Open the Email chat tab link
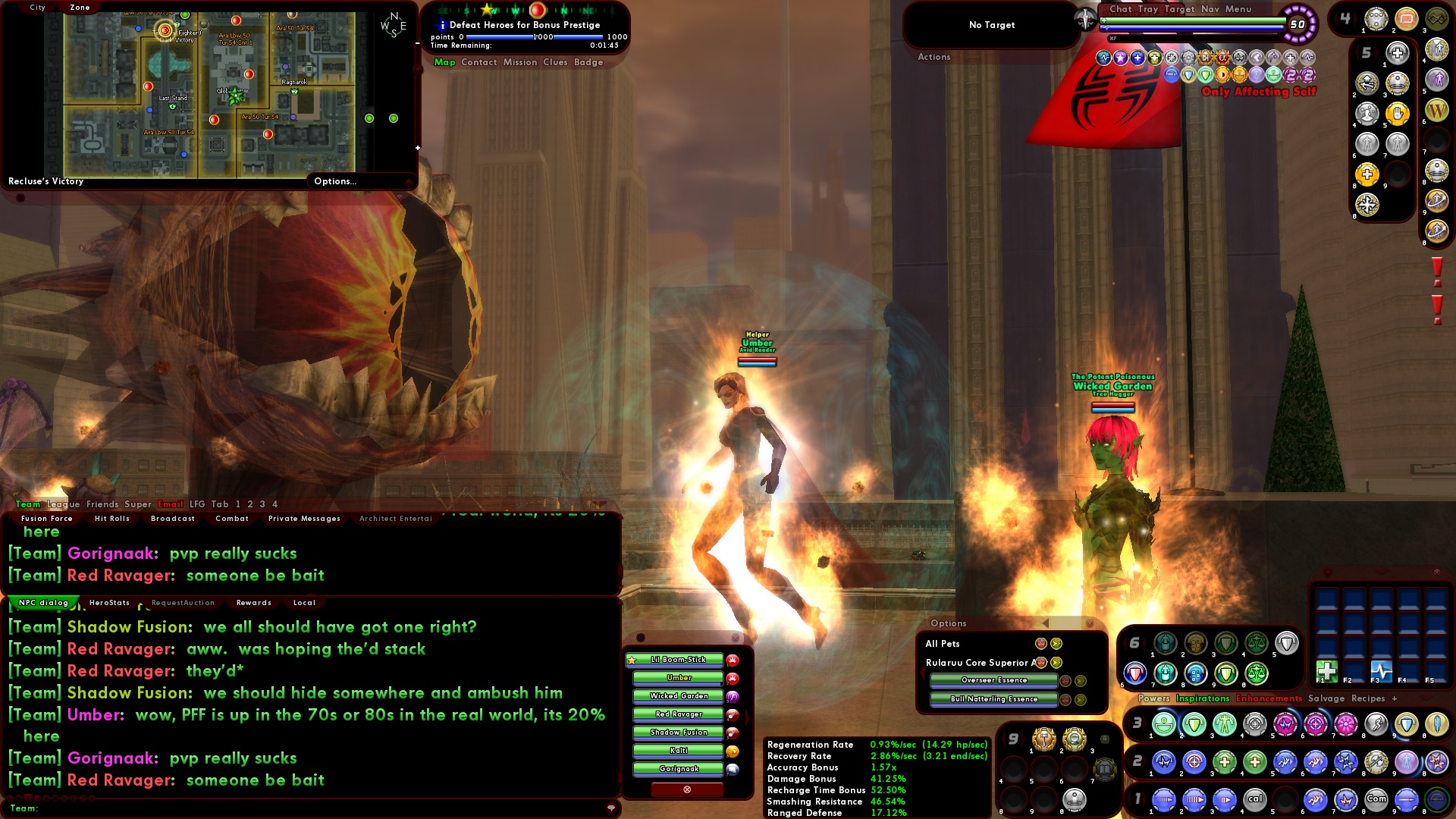Image resolution: width=1456 pixels, height=819 pixels. 171,504
